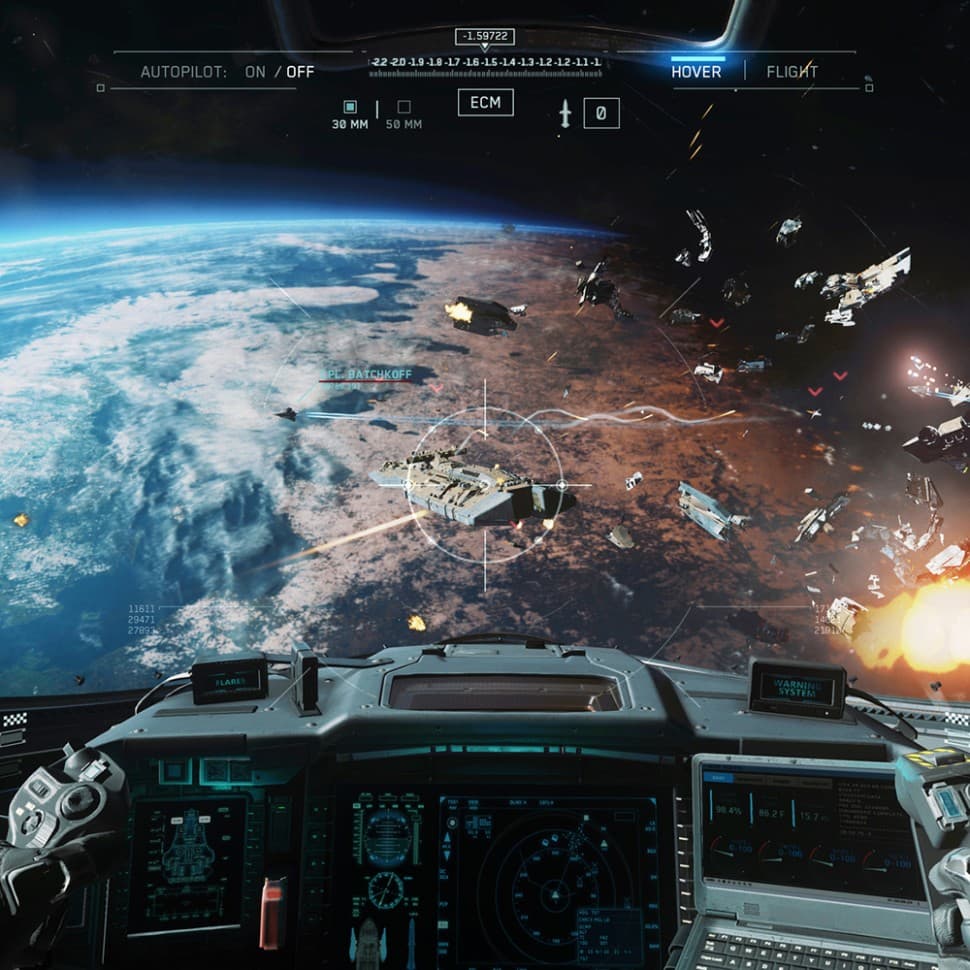Set autopilot to OFF
Screen dimensions: 970x970
click(300, 72)
